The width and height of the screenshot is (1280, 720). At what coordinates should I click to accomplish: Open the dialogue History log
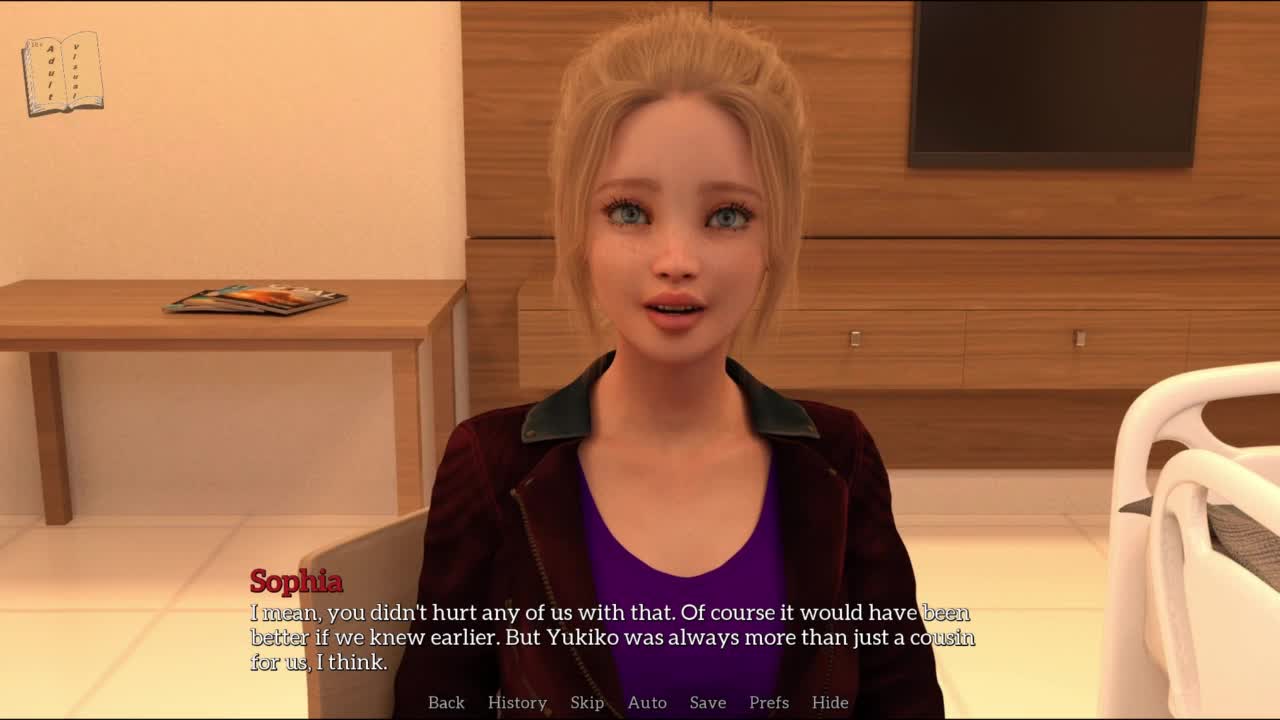coord(517,702)
